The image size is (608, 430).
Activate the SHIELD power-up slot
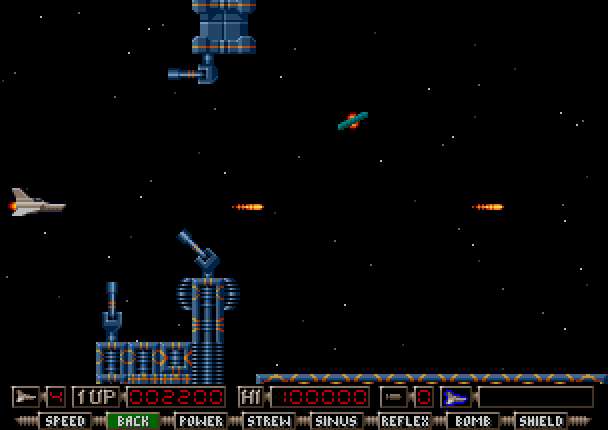click(541, 421)
